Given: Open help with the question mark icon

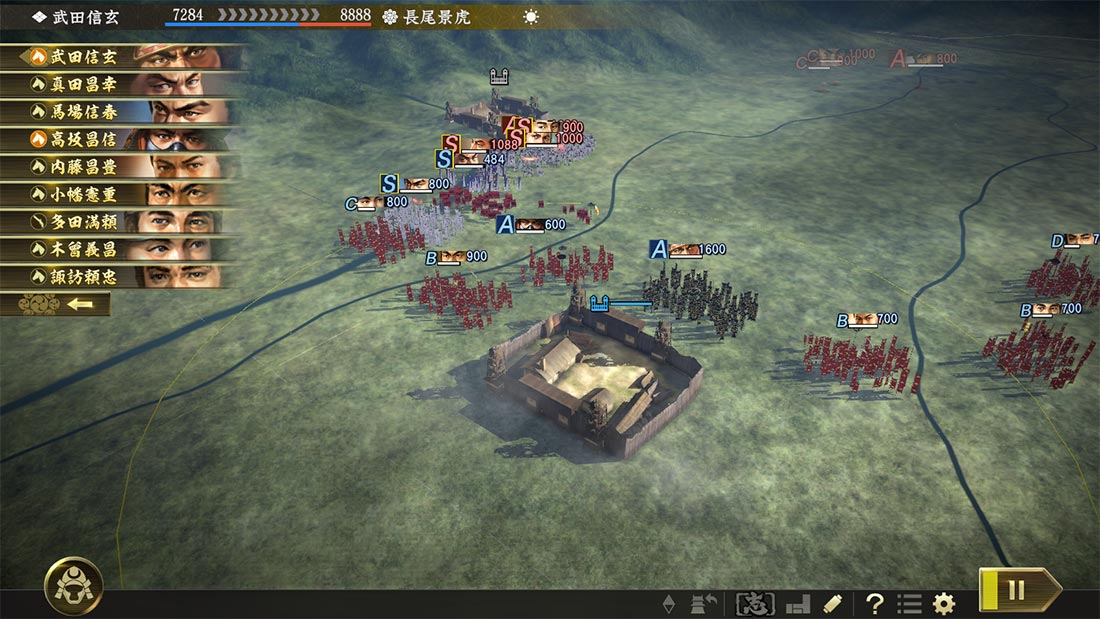Looking at the screenshot, I should click(x=875, y=604).
